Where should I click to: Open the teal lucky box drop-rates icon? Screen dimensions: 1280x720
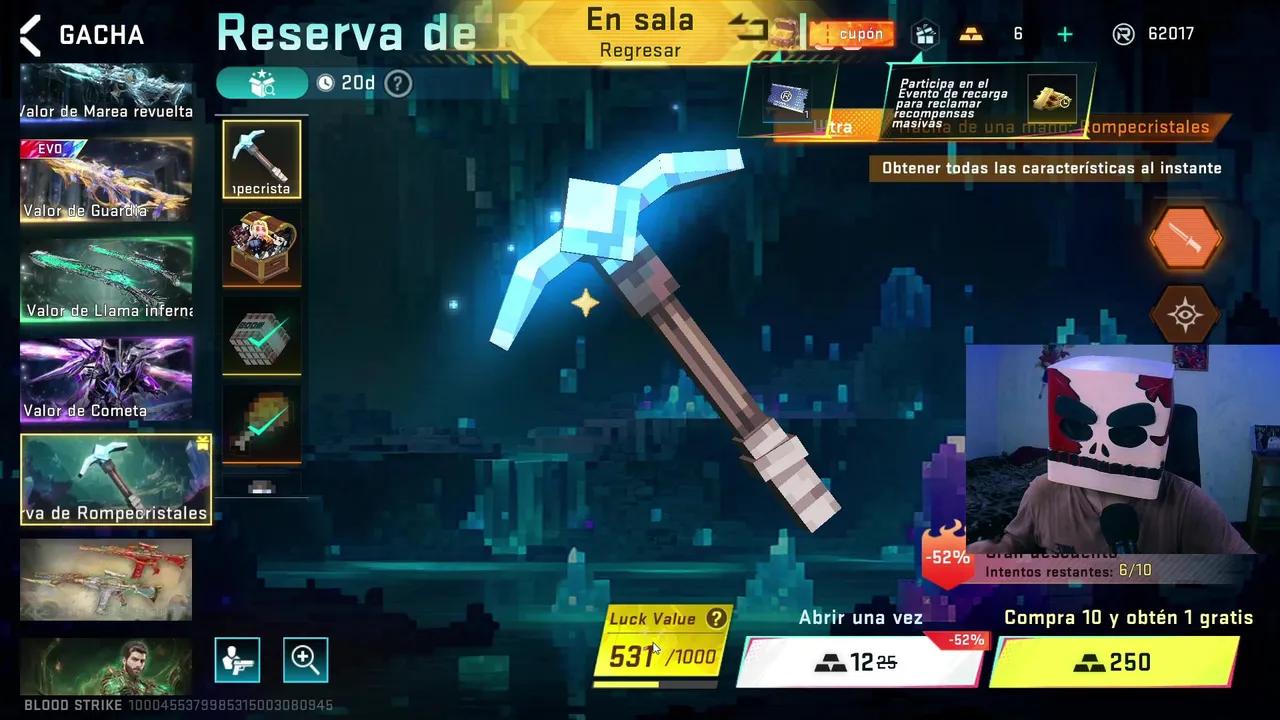pos(262,84)
